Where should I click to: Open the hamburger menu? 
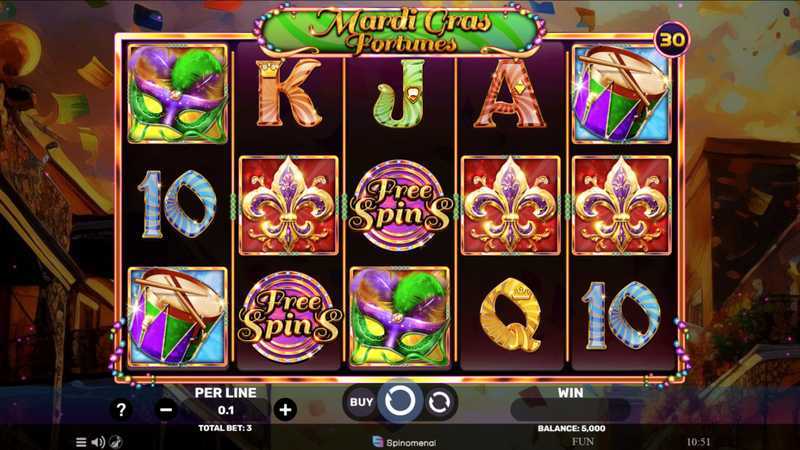(81, 441)
